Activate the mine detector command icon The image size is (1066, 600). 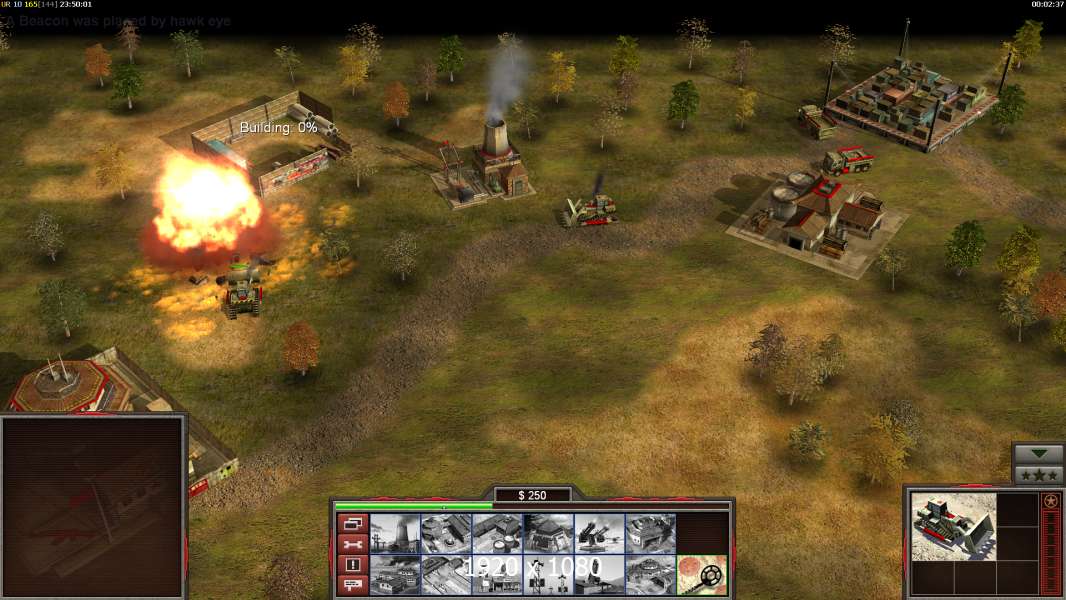pyautogui.click(x=701, y=575)
